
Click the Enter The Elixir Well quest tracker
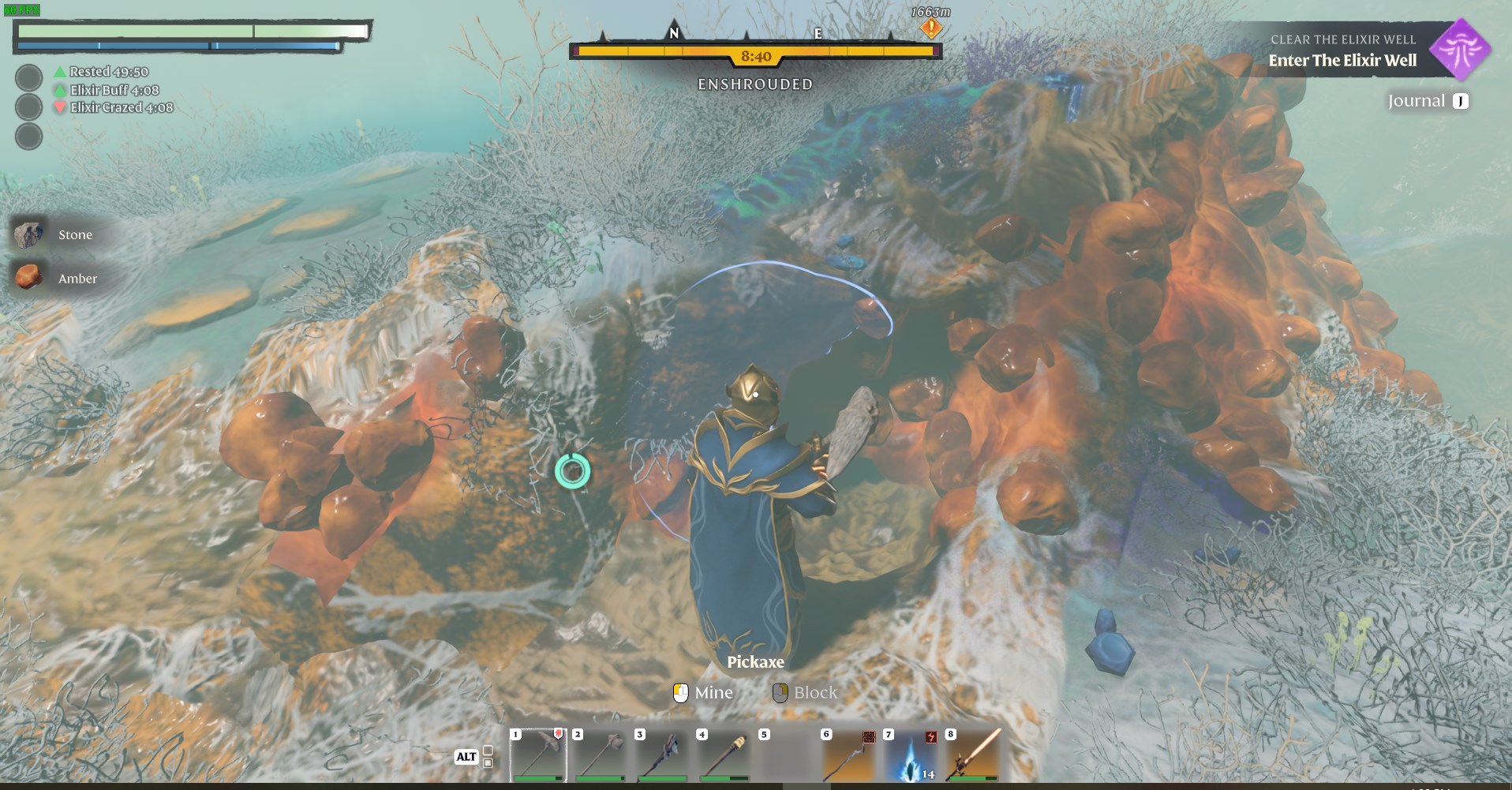1342,60
